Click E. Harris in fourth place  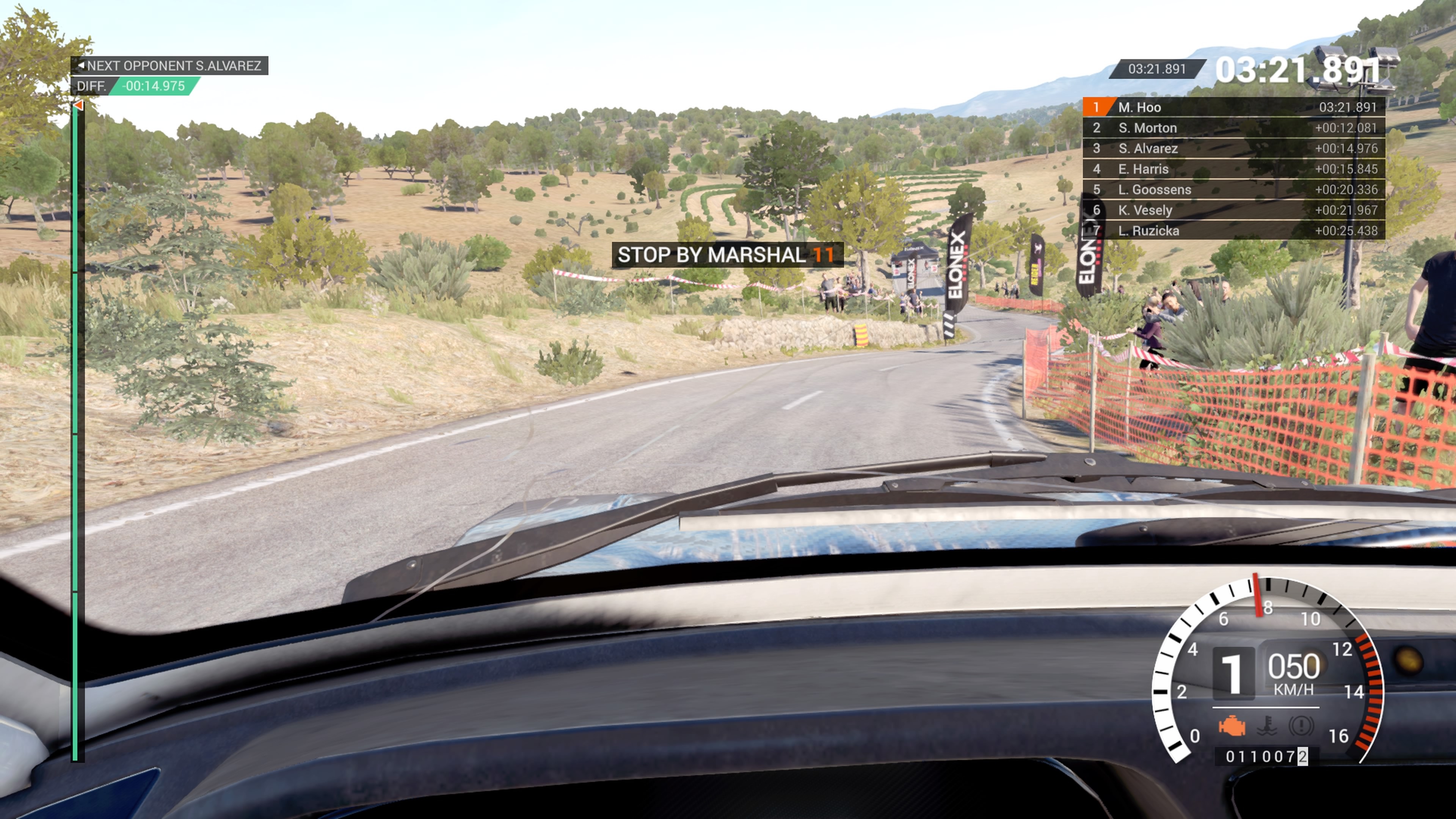click(x=1233, y=169)
